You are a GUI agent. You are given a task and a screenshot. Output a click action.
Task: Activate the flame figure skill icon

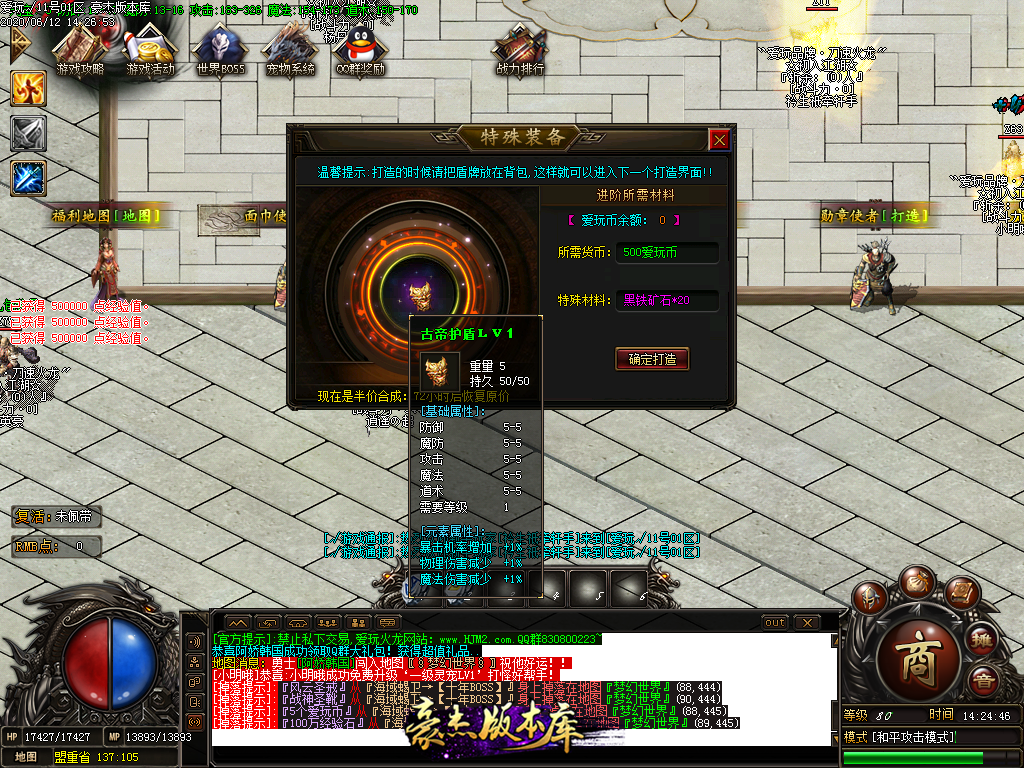pos(28,89)
